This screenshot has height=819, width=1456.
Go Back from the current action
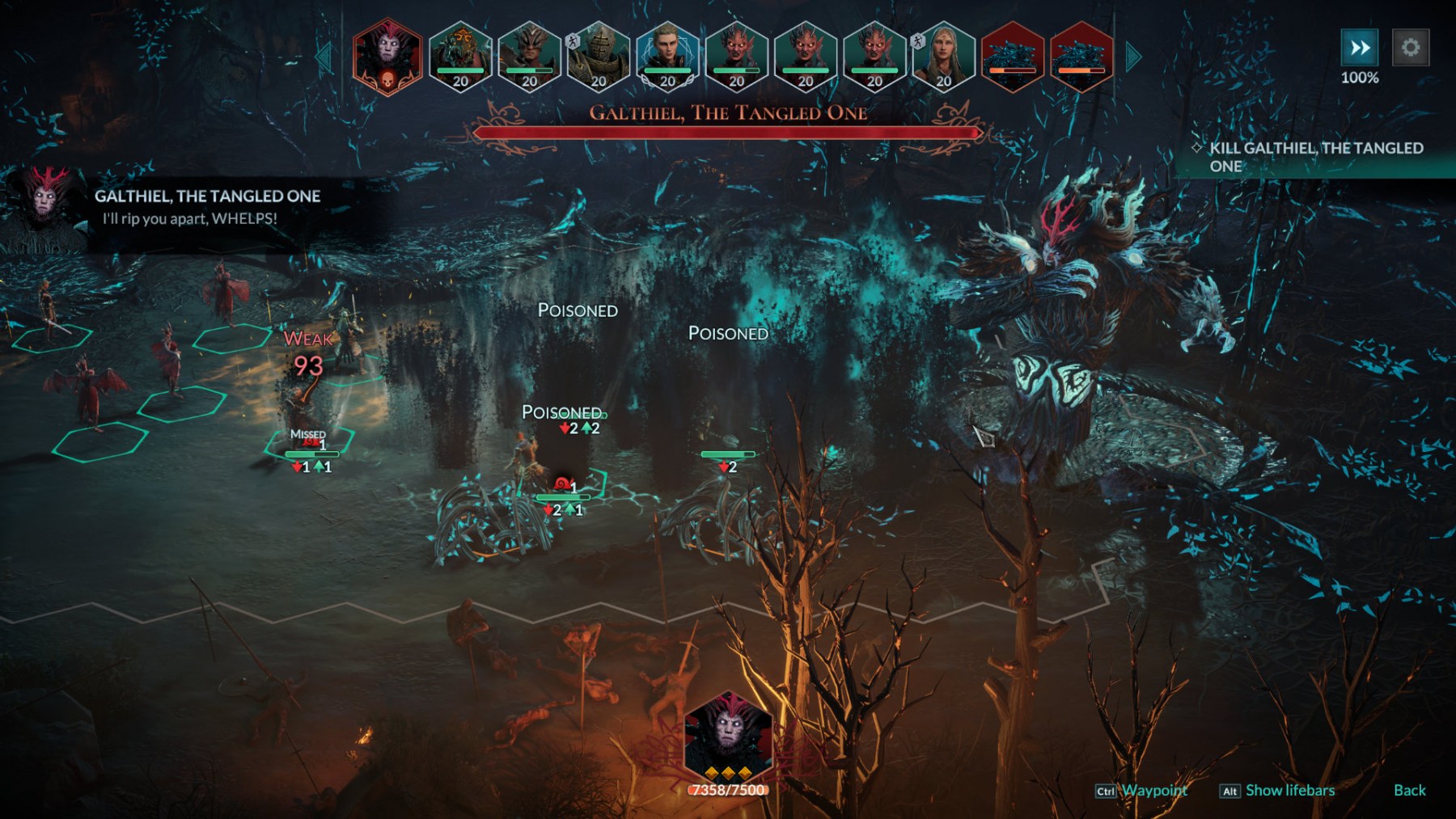coord(1409,791)
